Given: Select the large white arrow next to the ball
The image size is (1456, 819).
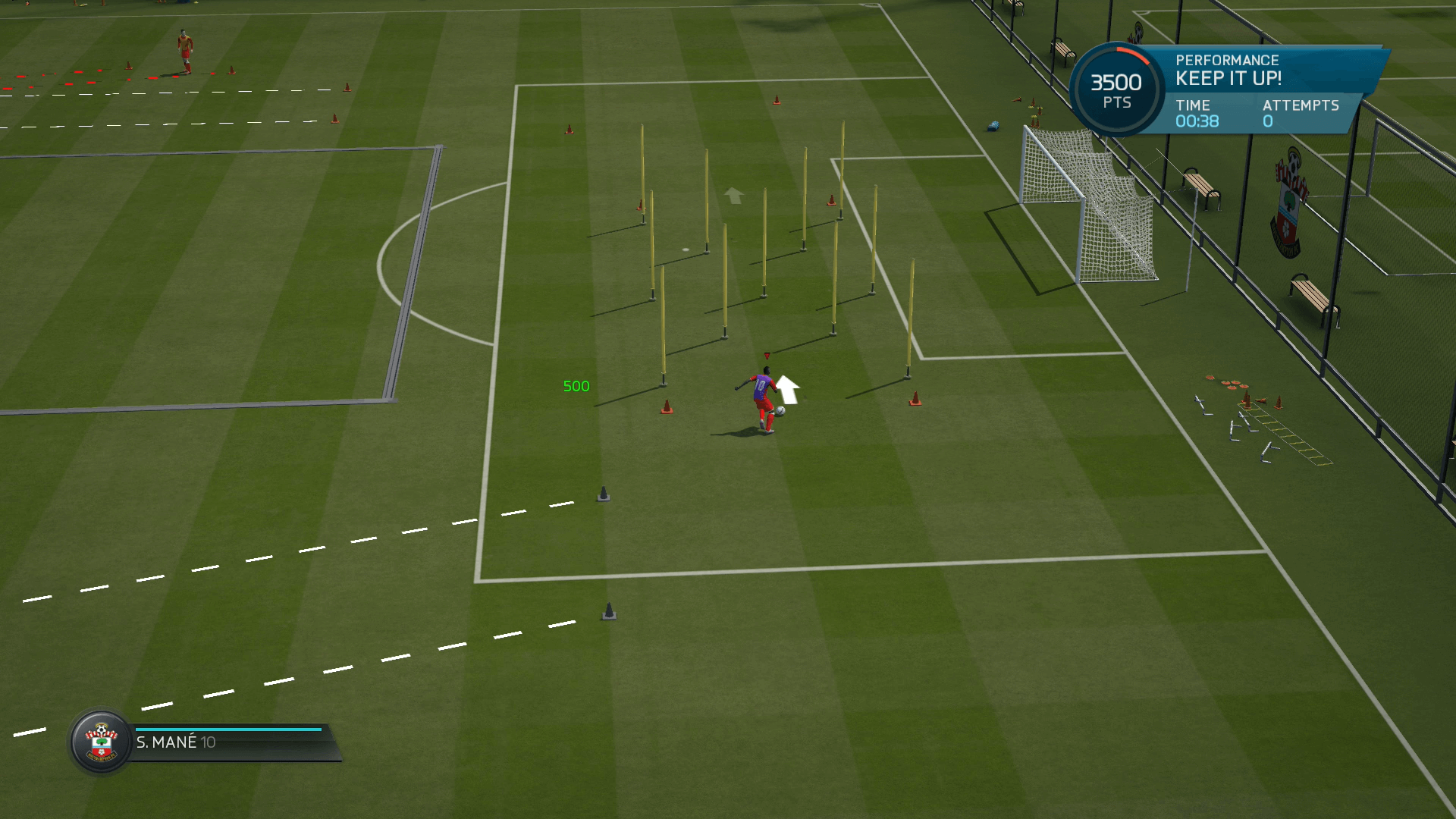Looking at the screenshot, I should tap(789, 389).
